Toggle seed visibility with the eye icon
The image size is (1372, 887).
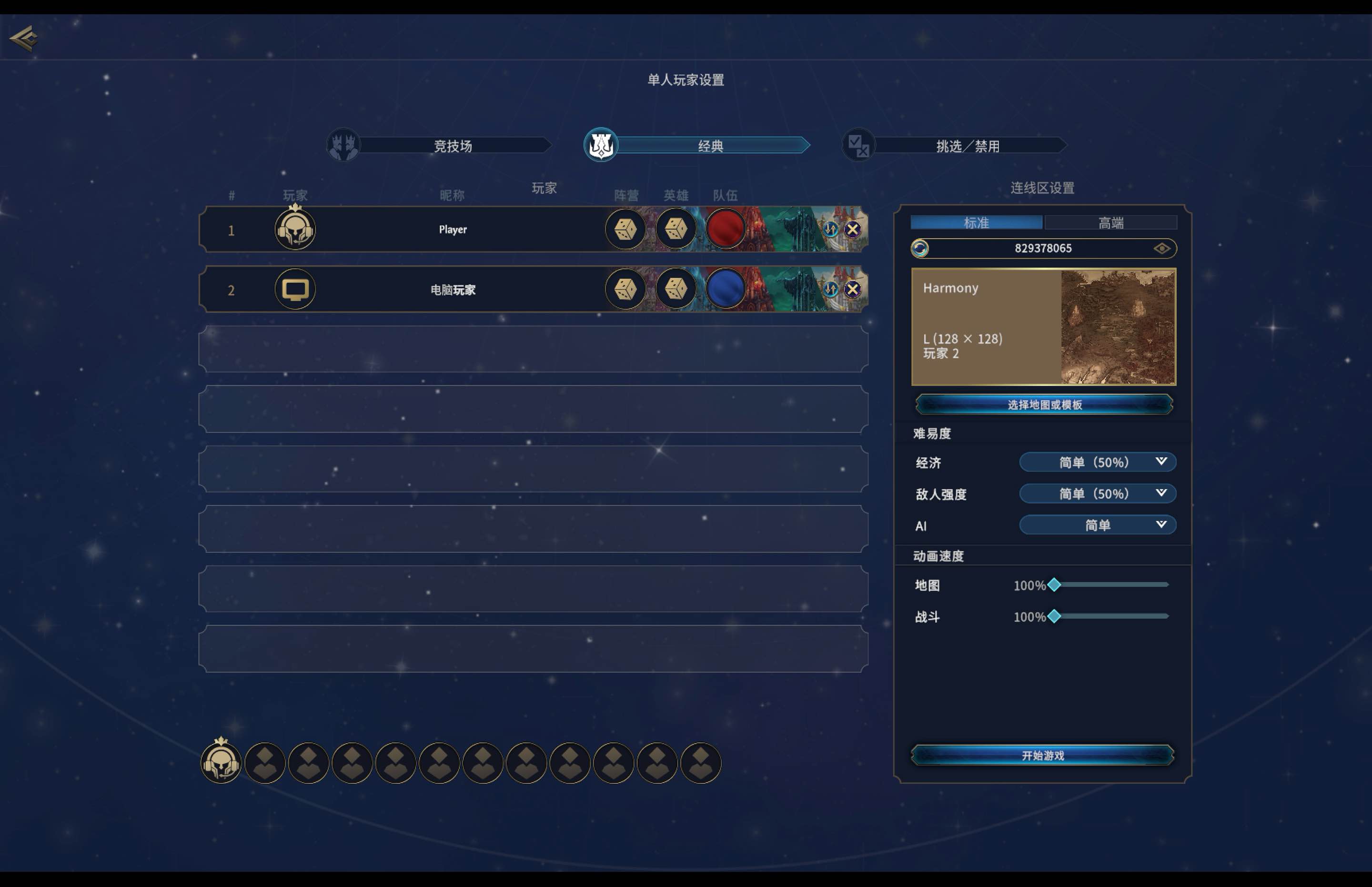(1163, 248)
